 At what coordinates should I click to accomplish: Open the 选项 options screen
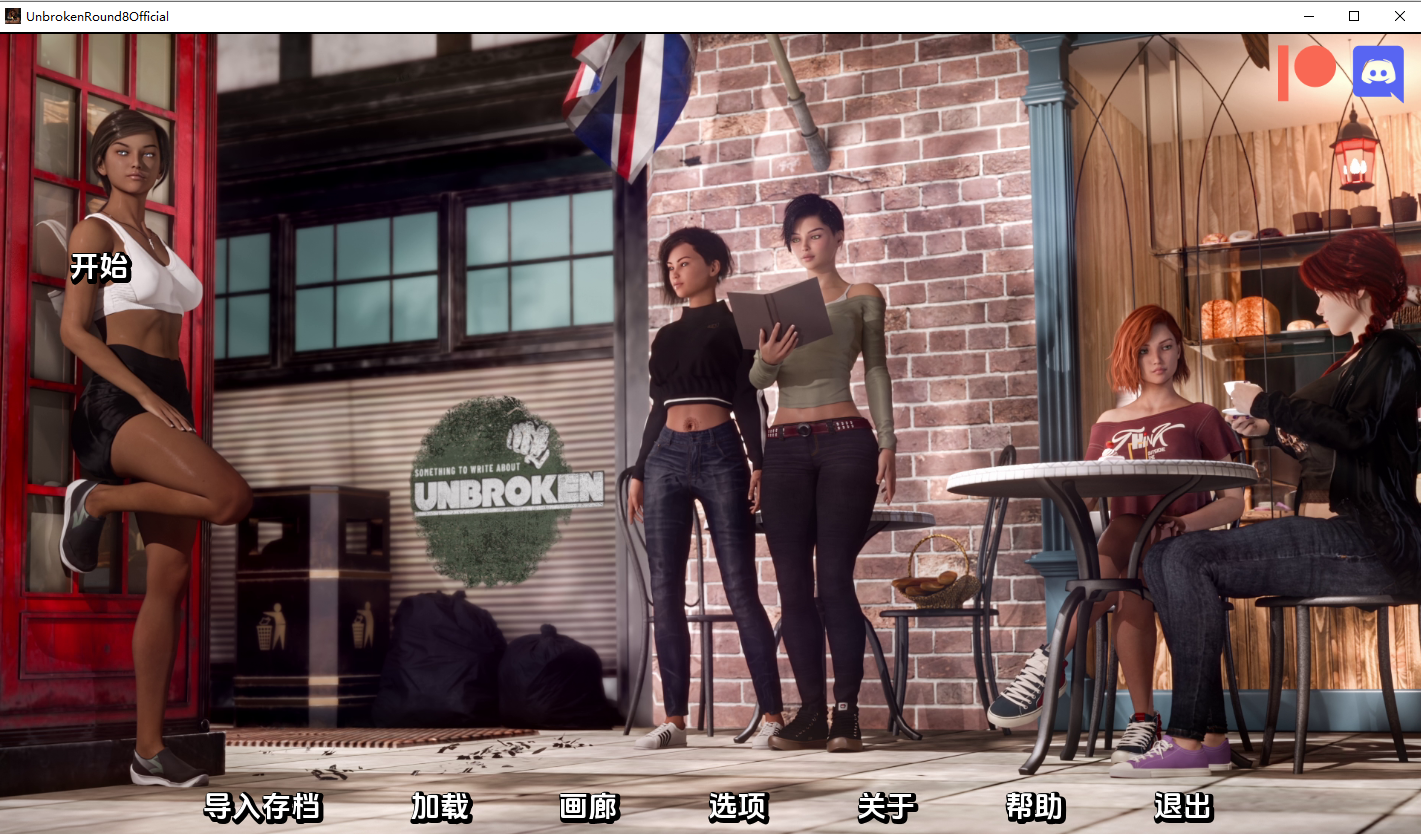click(x=738, y=806)
